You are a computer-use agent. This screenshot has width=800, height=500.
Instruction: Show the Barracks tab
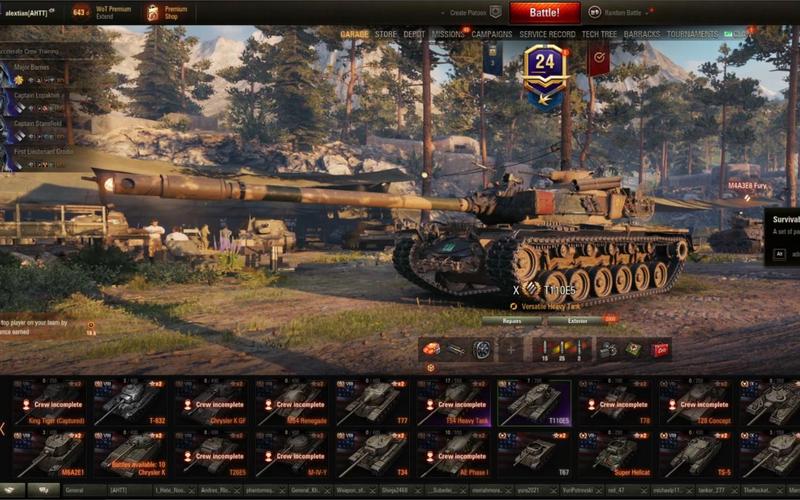pos(642,34)
